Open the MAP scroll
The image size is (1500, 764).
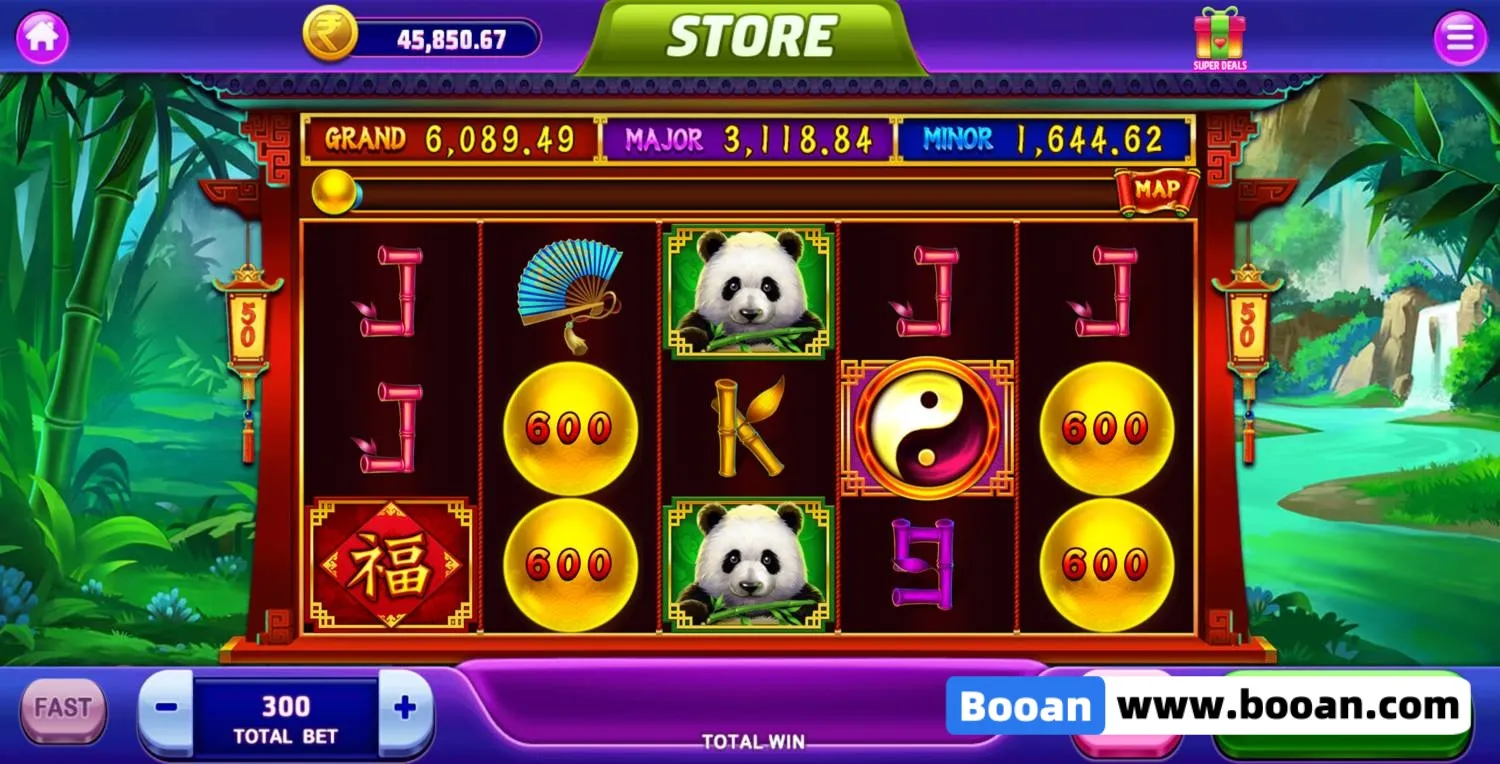(x=1157, y=191)
